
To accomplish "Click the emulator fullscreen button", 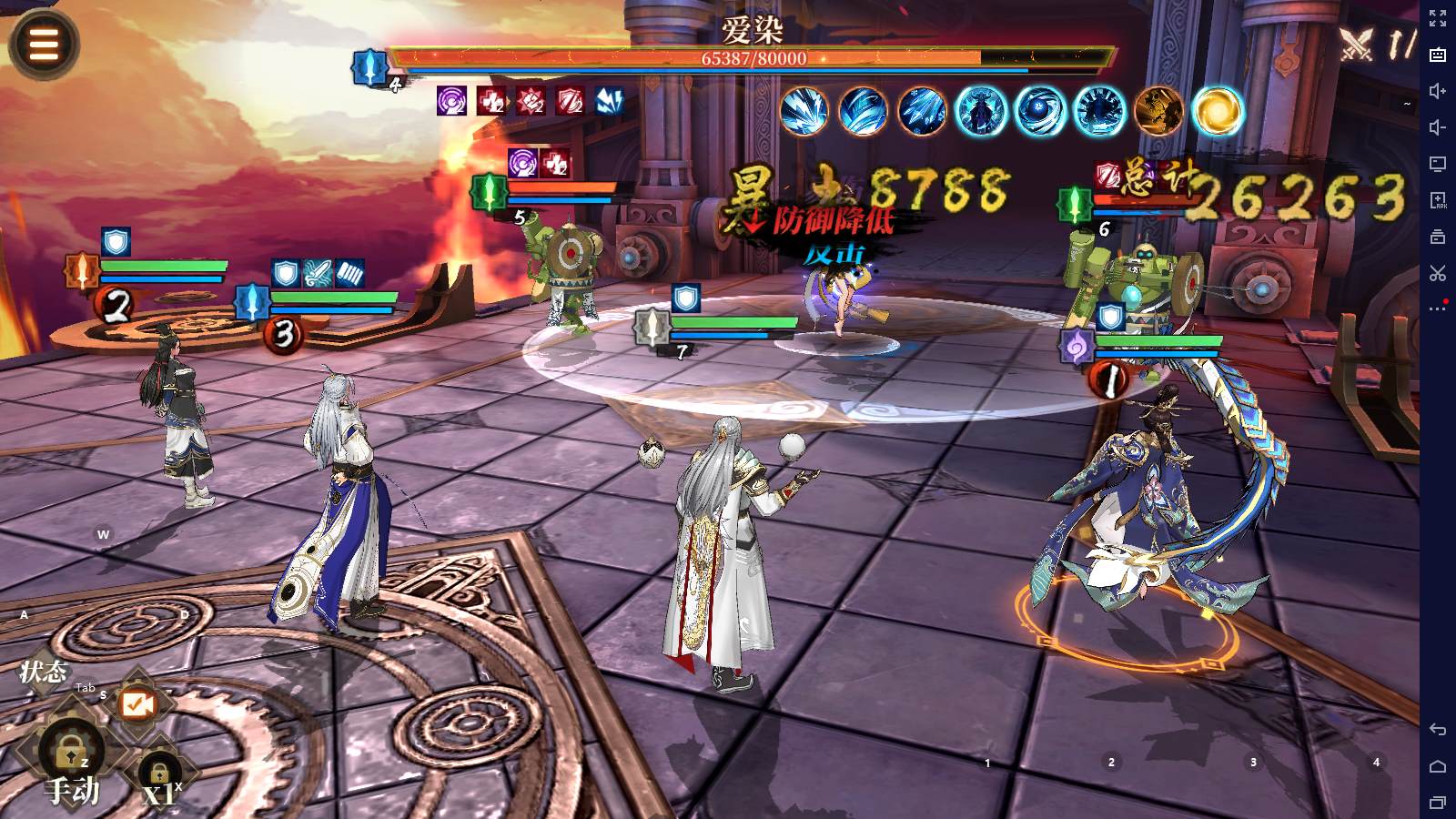I will (1438, 17).
